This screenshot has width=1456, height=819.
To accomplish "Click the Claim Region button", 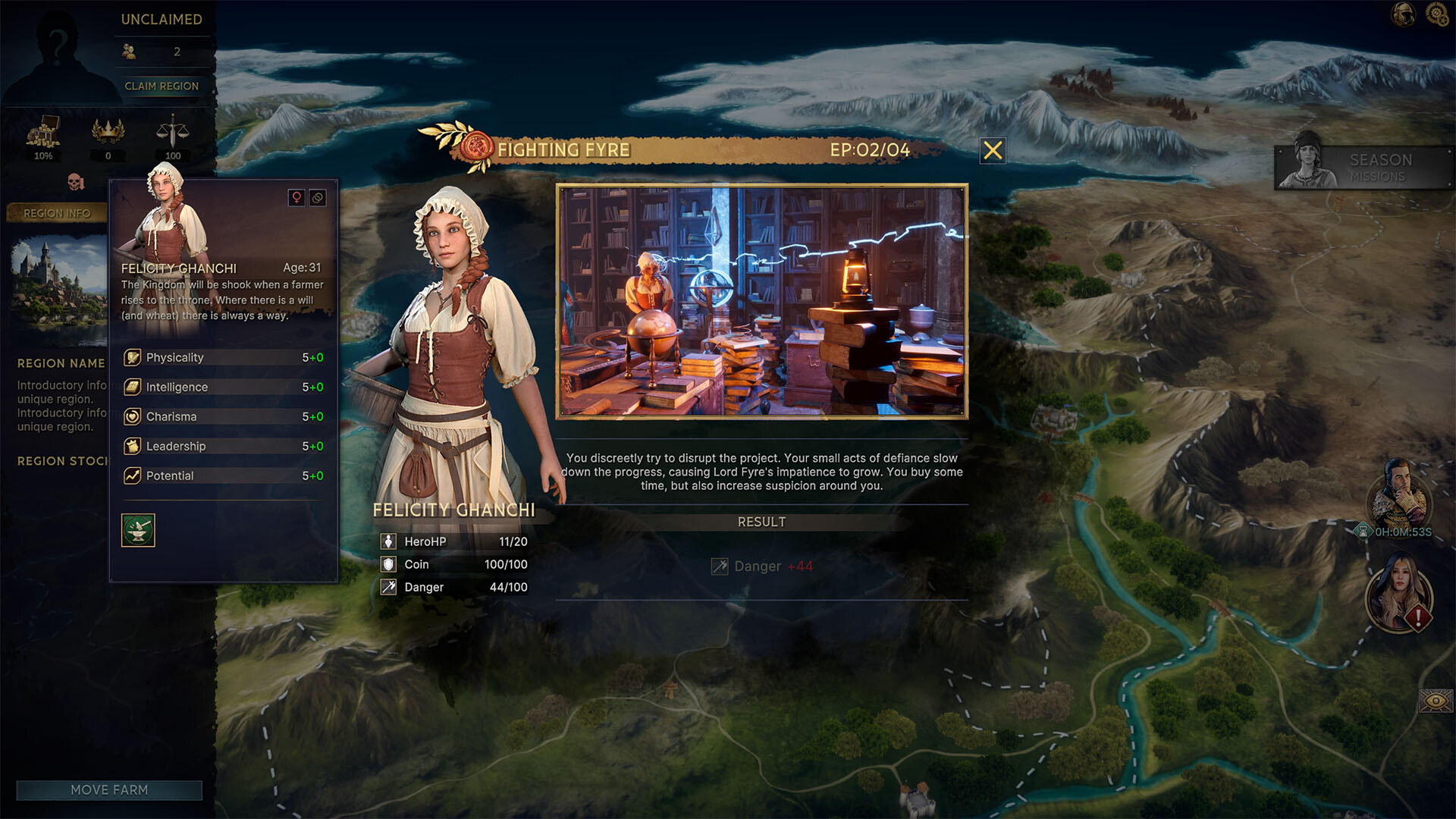I will coord(162,86).
